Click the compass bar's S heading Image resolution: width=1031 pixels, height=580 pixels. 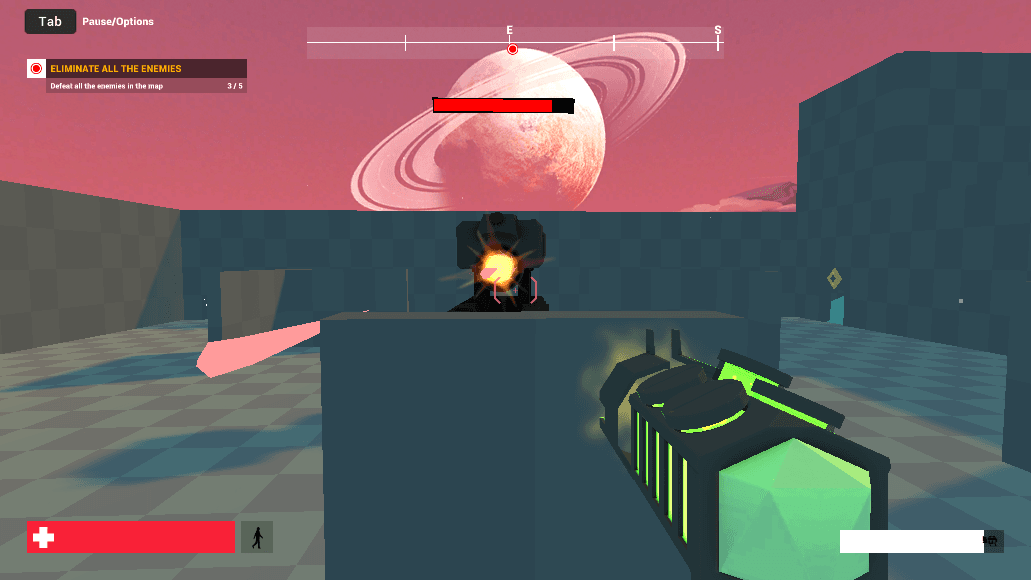(718, 31)
